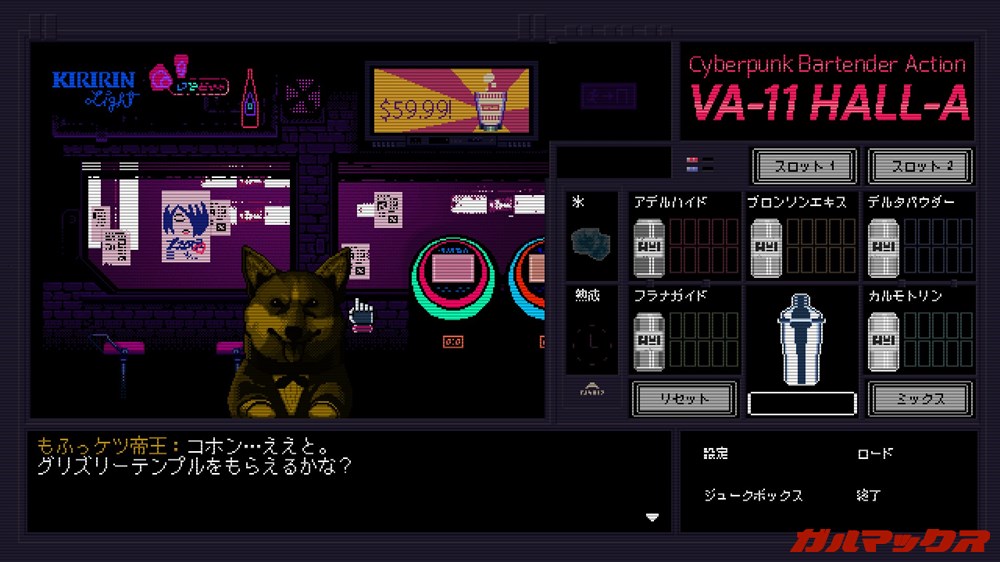Viewport: 1000px width, 562px height.
Task: Hit the ミックス mix button
Action: (920, 398)
